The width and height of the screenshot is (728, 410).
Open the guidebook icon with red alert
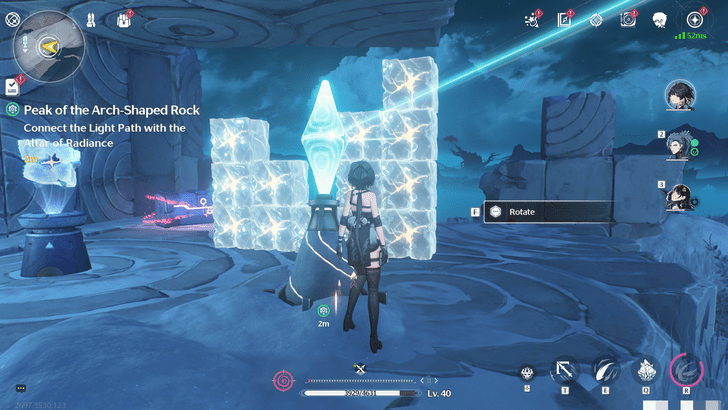pyautogui.click(x=564, y=19)
